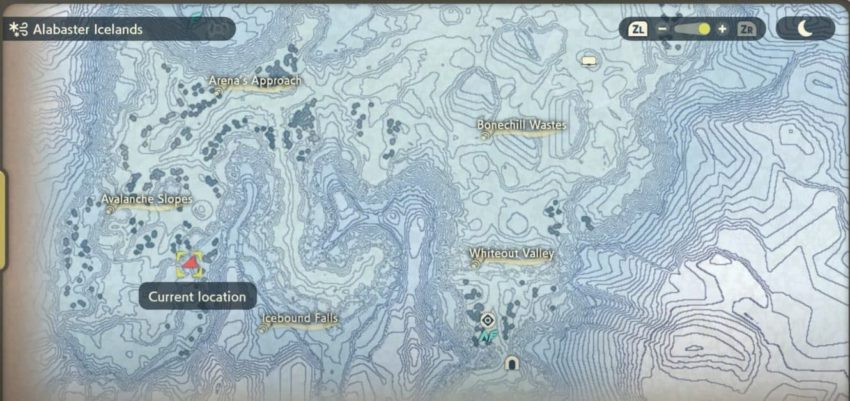
Task: Select the cave entrance arch marker
Action: pos(512,362)
